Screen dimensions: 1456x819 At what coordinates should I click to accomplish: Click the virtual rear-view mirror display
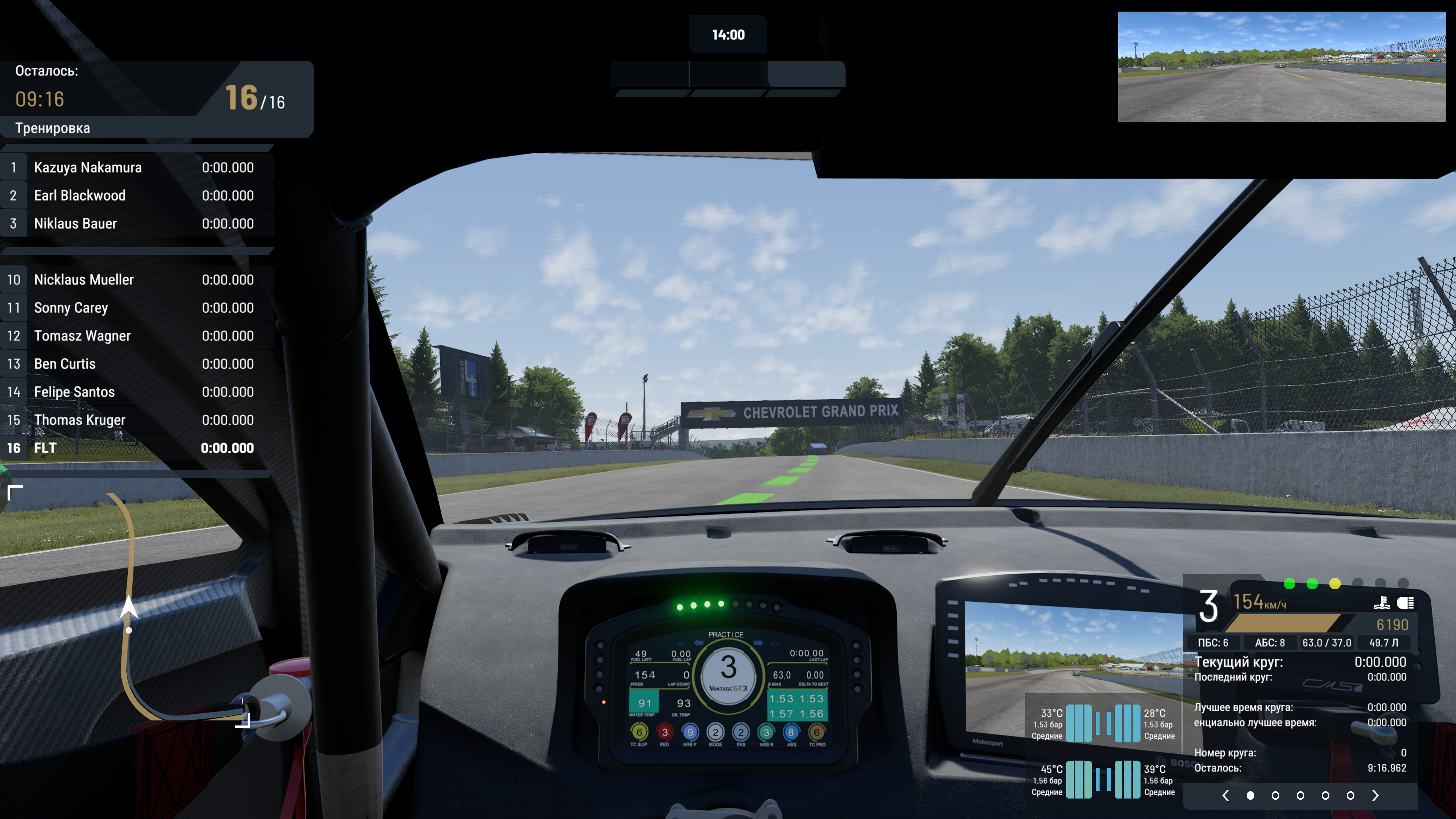point(1281,67)
